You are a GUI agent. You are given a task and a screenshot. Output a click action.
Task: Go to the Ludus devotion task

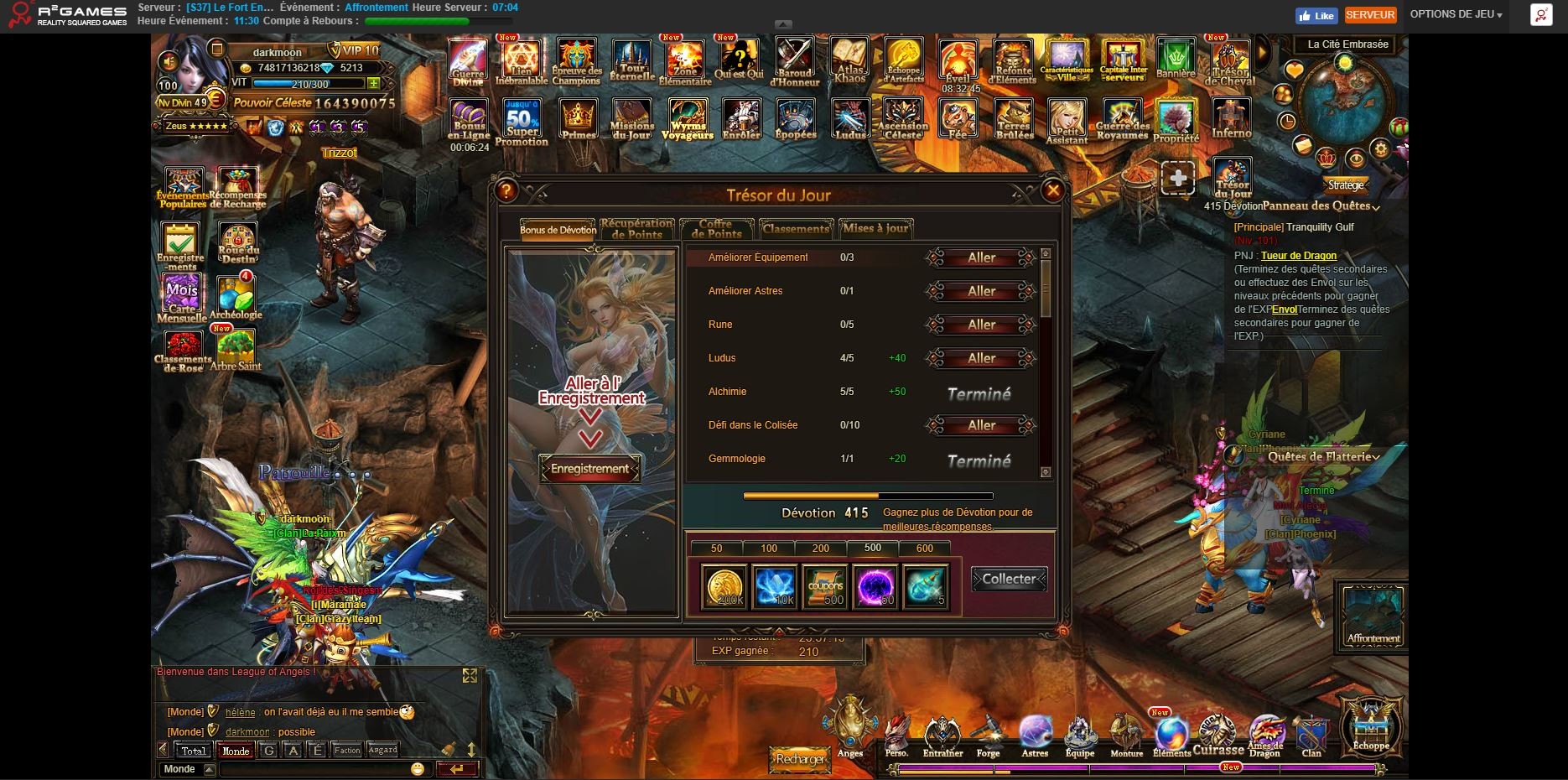coord(981,359)
